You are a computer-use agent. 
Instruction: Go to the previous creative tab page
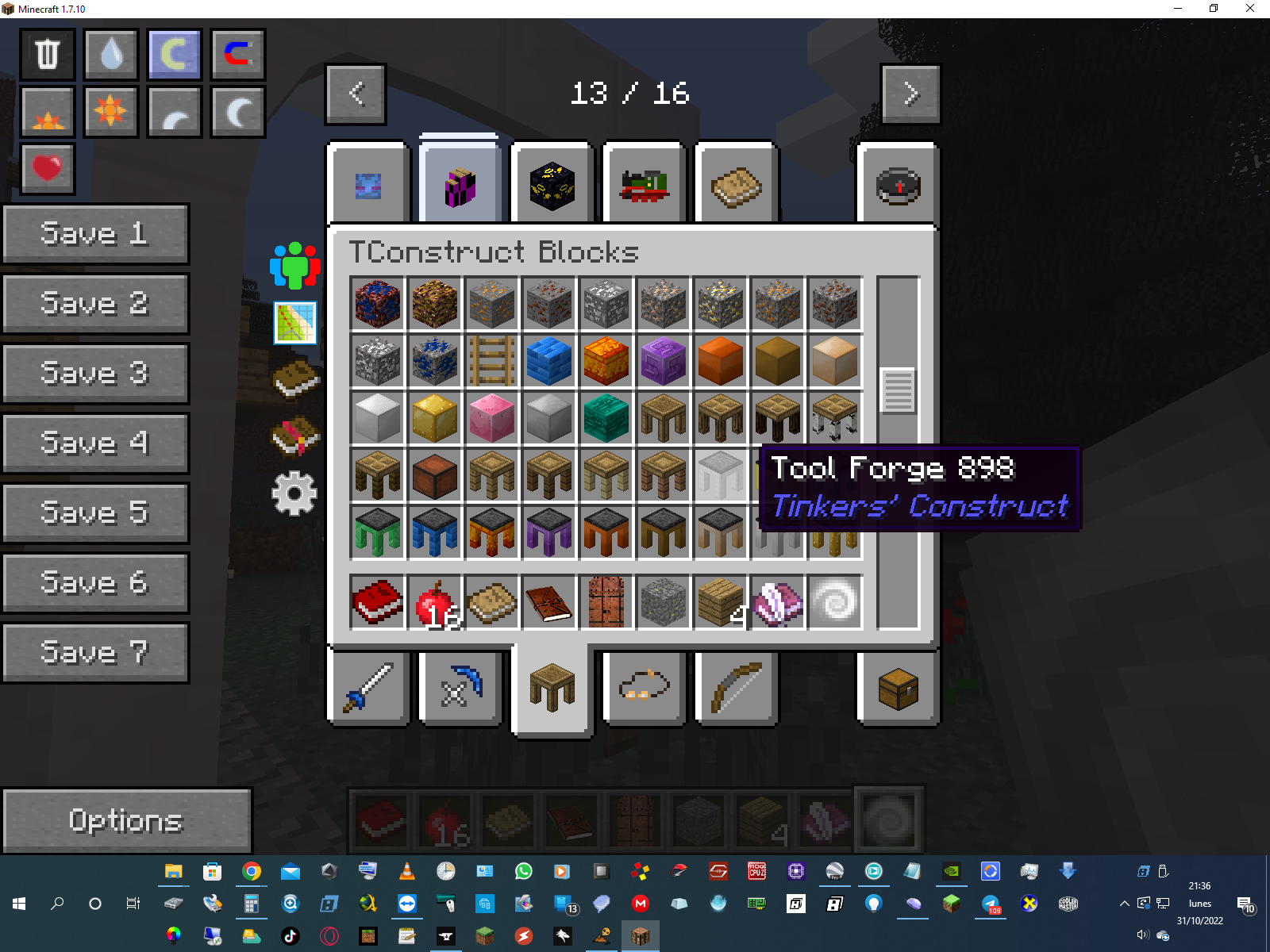(x=356, y=94)
